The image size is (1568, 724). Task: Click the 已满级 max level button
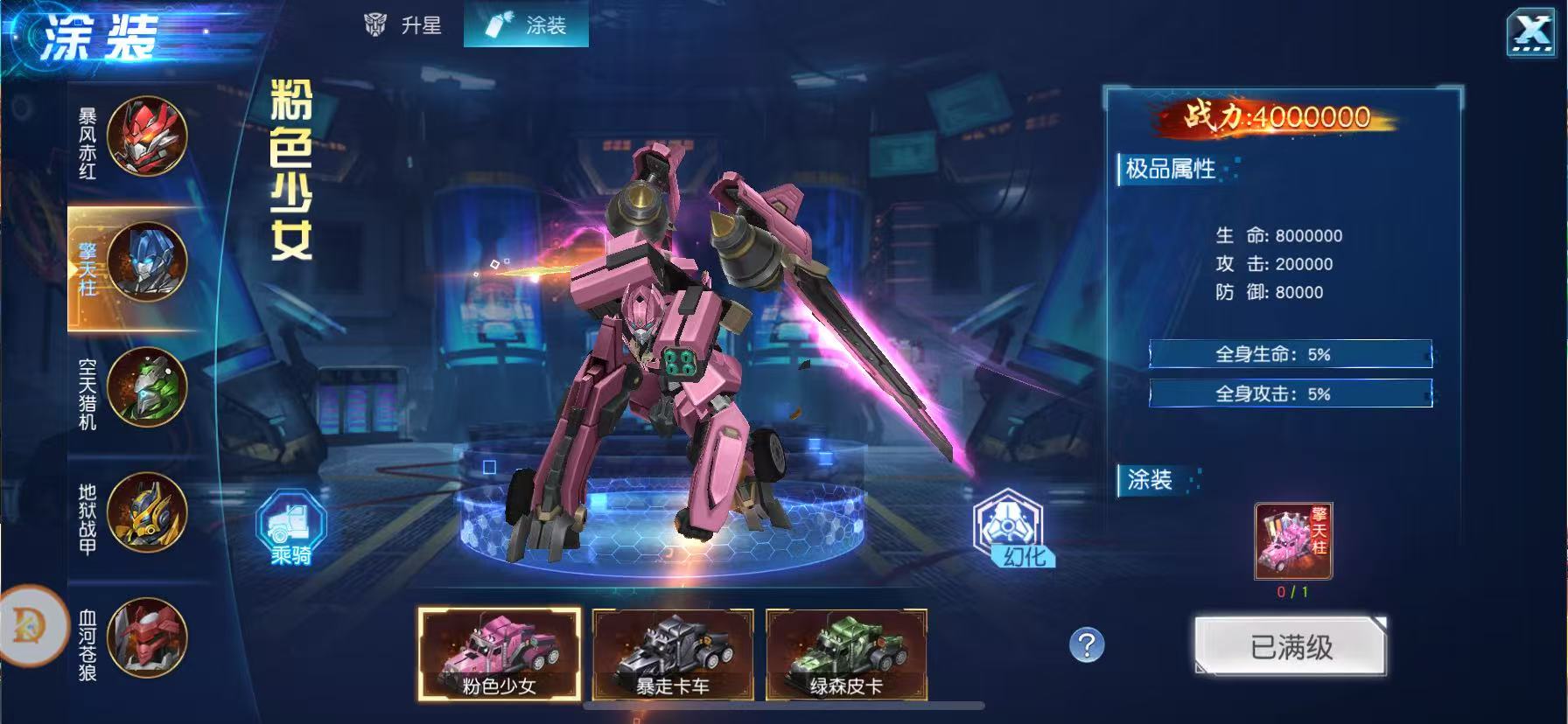pos(1291,647)
